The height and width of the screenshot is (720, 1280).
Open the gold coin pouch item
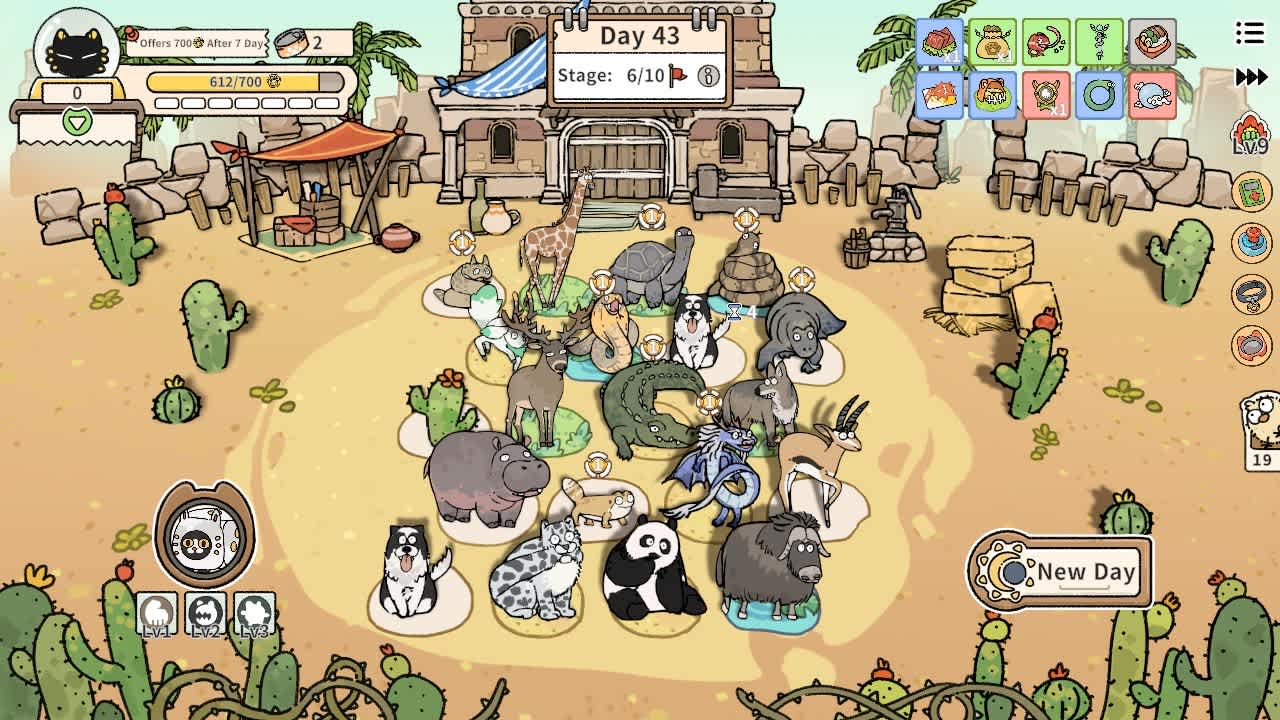coord(993,42)
